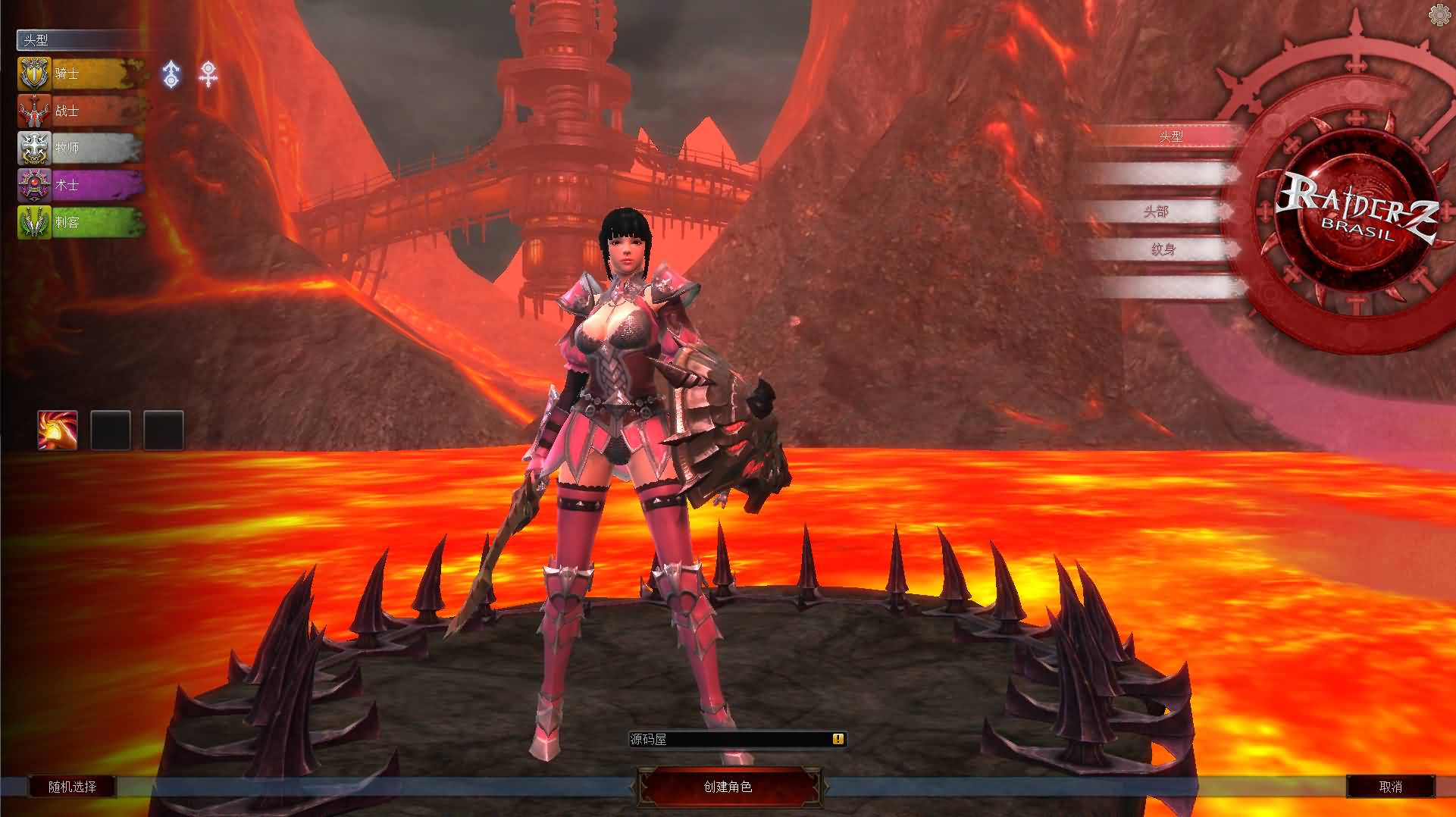Screen dimensions: 1456x817
Task: Switch to the male gender symbol
Action: click(172, 74)
